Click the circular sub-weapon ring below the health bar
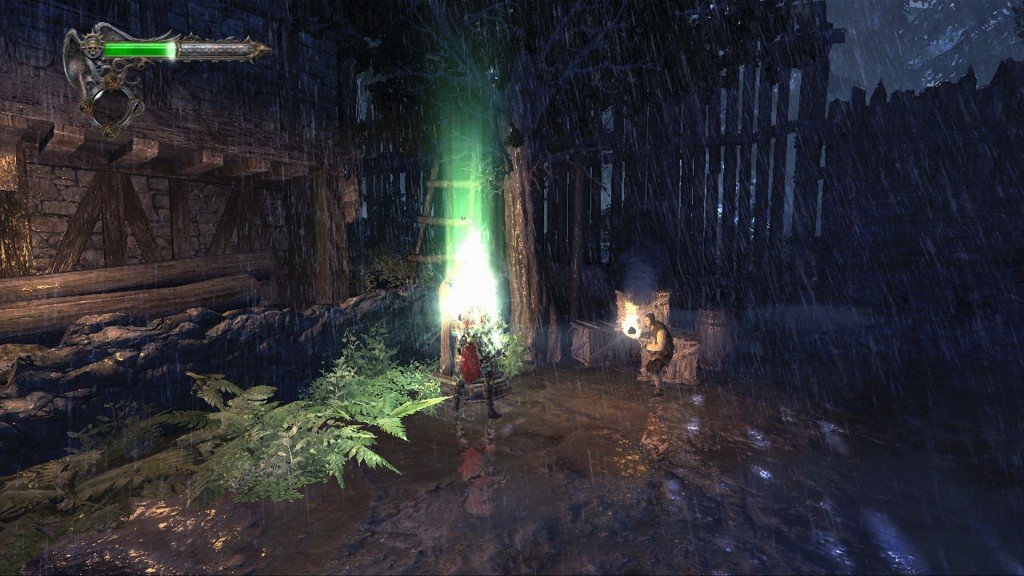This screenshot has width=1024, height=576. [x=112, y=108]
